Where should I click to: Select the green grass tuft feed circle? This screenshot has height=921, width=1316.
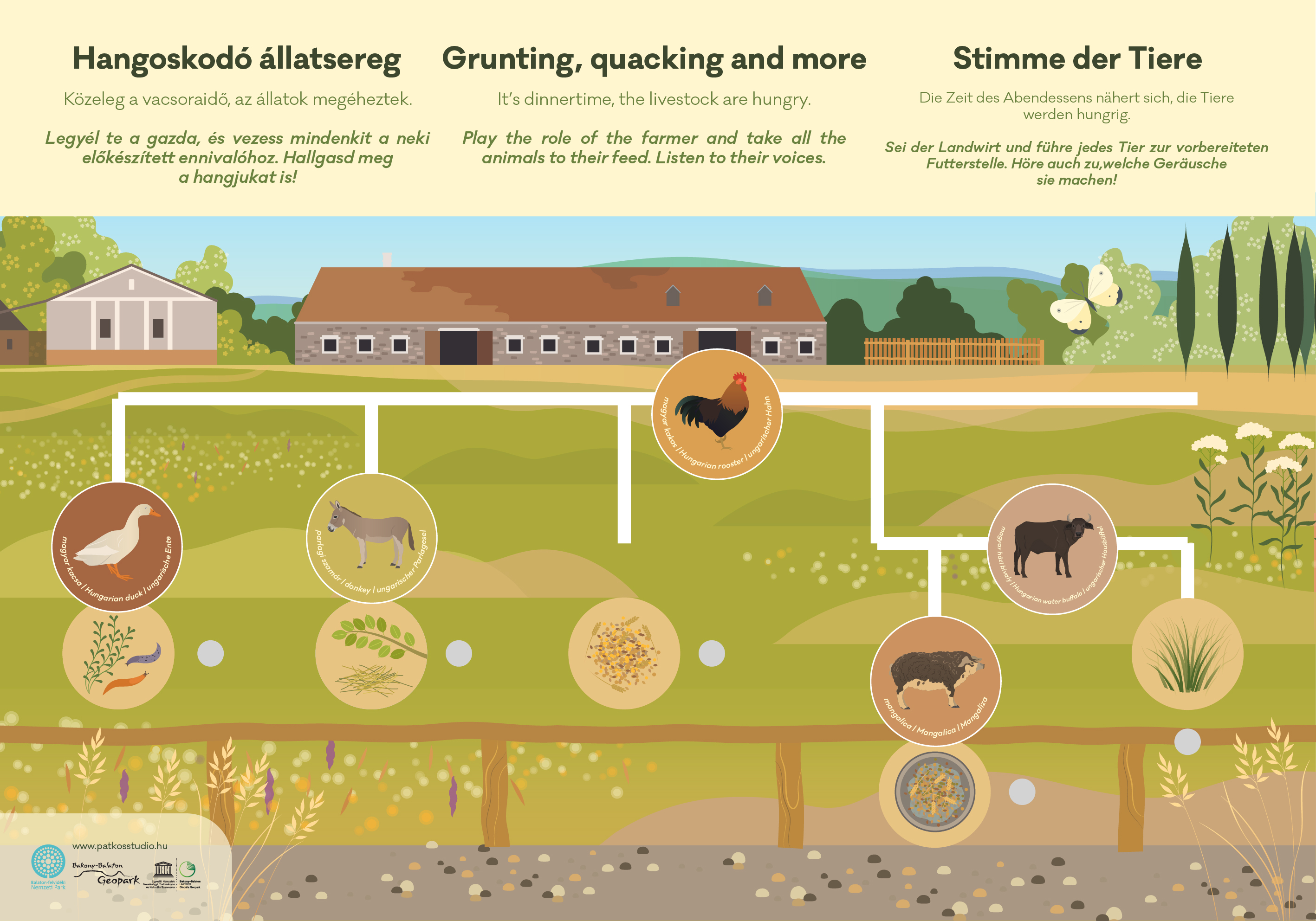pos(1187,654)
